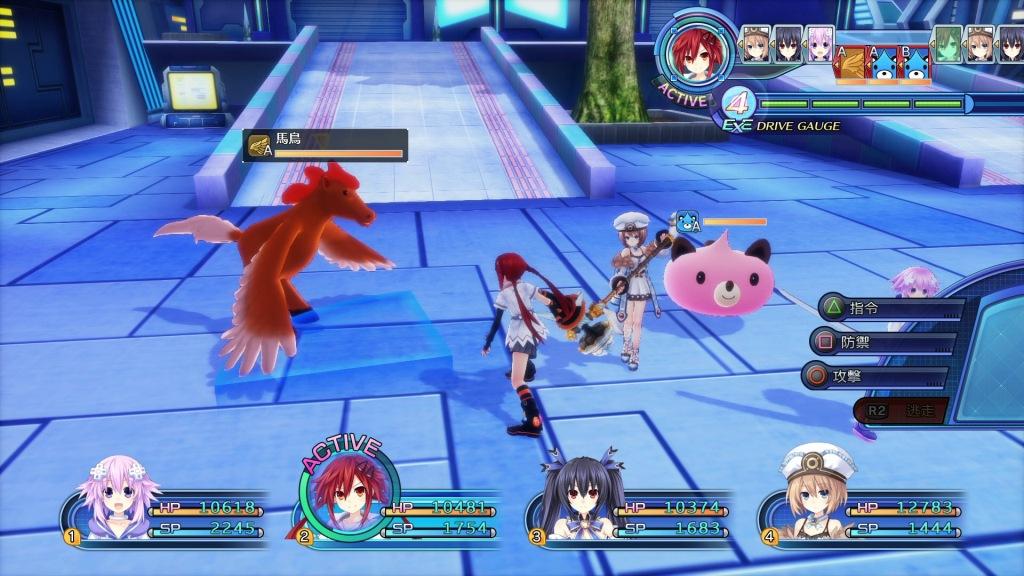Select Neptune's party portrait numbered 1
This screenshot has width=1024, height=576.
[110, 498]
